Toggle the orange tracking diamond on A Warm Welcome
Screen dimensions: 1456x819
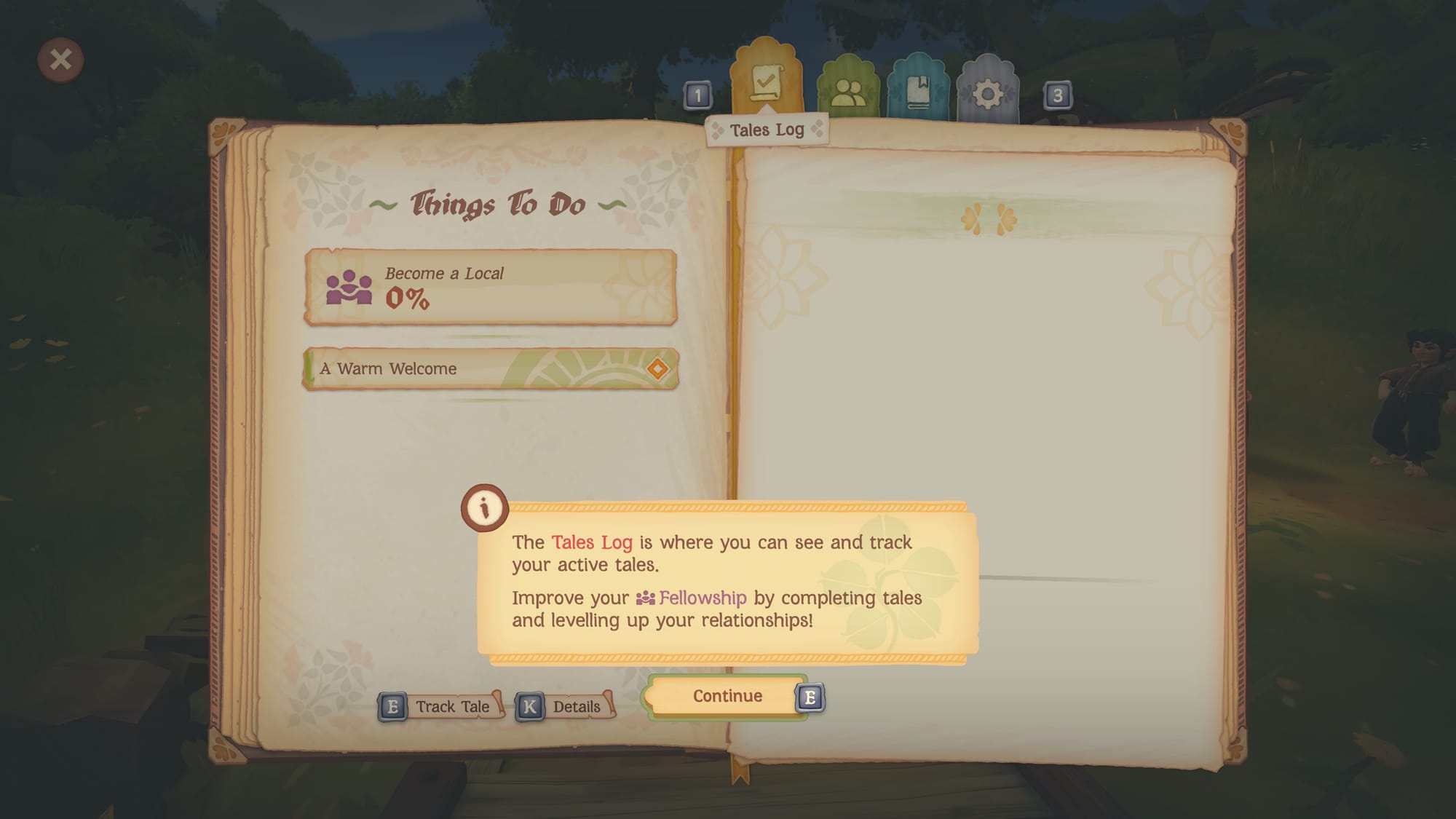pos(657,369)
